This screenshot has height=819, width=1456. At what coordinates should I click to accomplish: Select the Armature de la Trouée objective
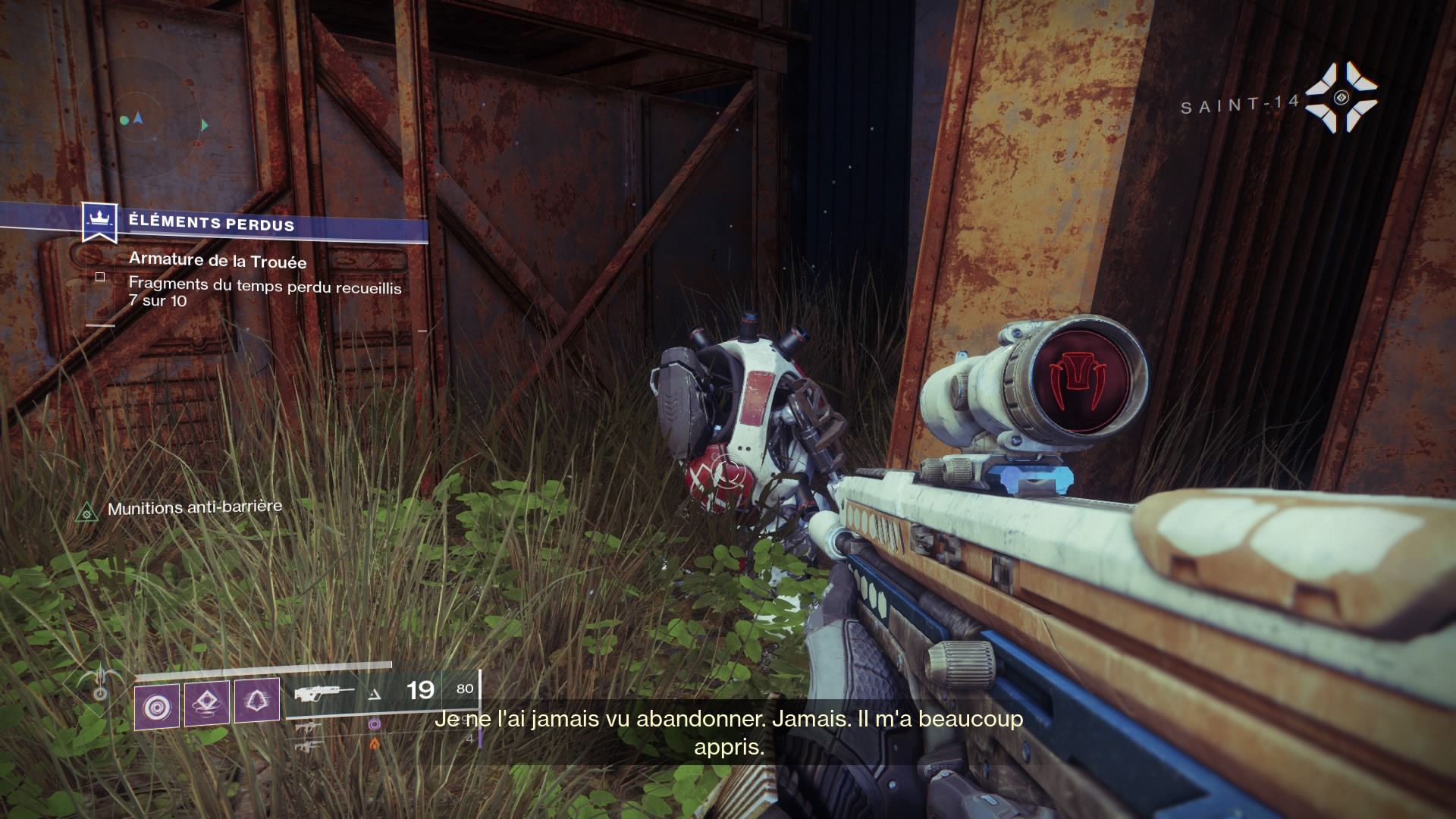218,261
